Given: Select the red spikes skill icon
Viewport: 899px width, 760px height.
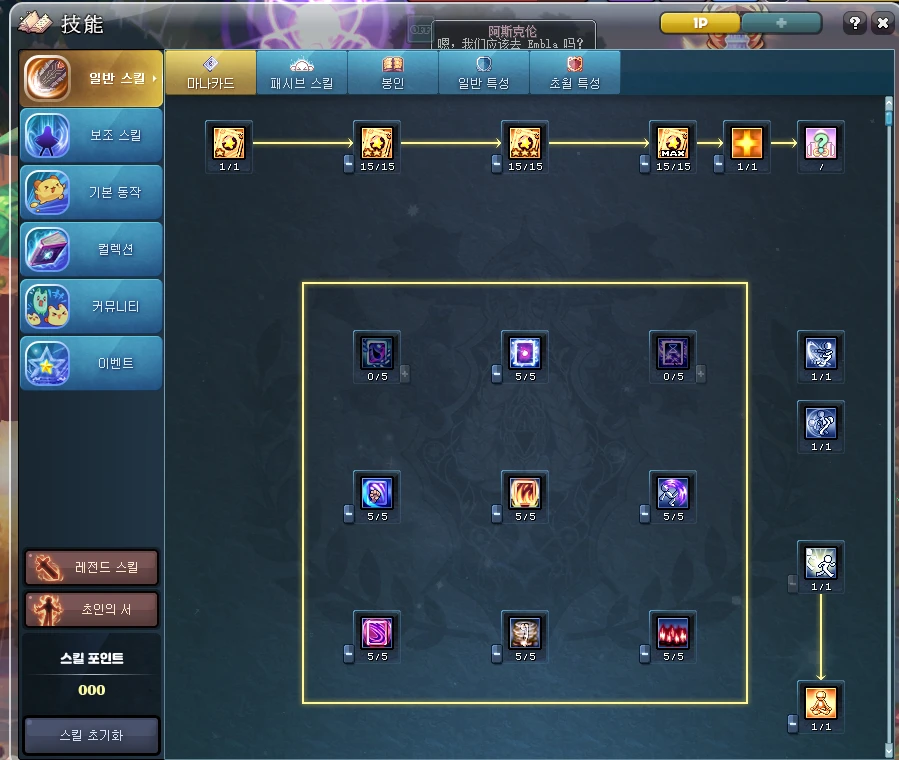Looking at the screenshot, I should (673, 633).
